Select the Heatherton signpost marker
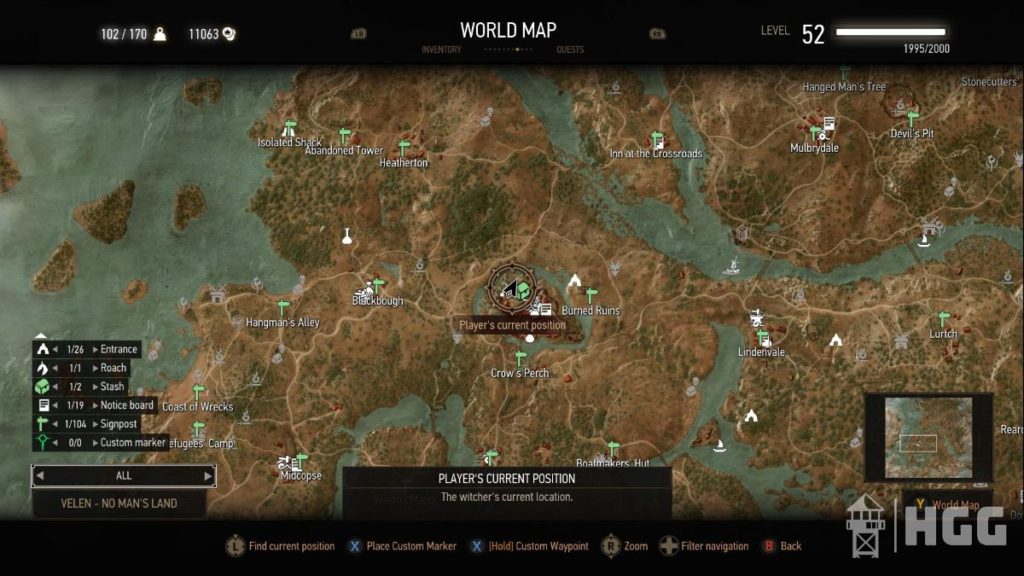Image resolution: width=1024 pixels, height=576 pixels. click(x=404, y=148)
